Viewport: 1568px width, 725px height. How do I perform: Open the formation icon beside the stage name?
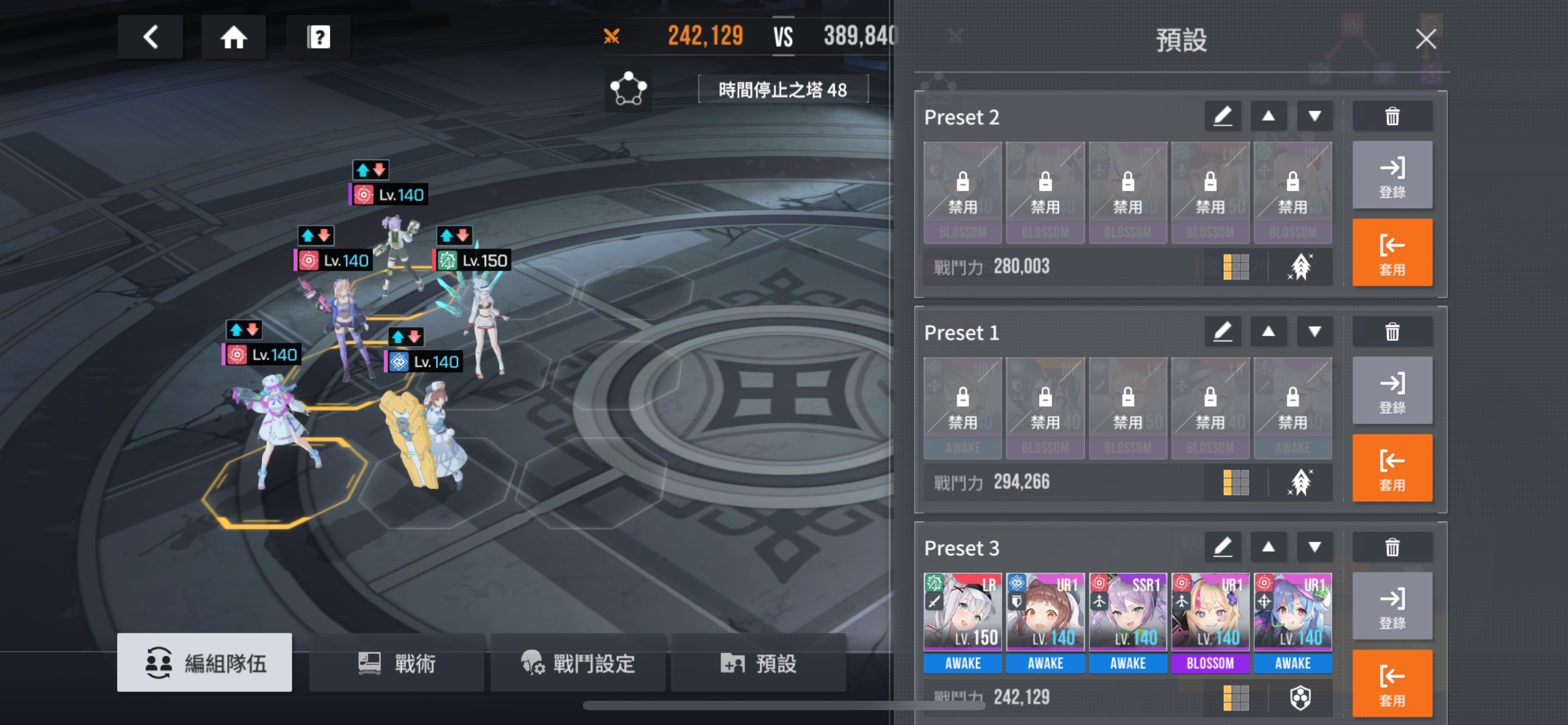[628, 89]
